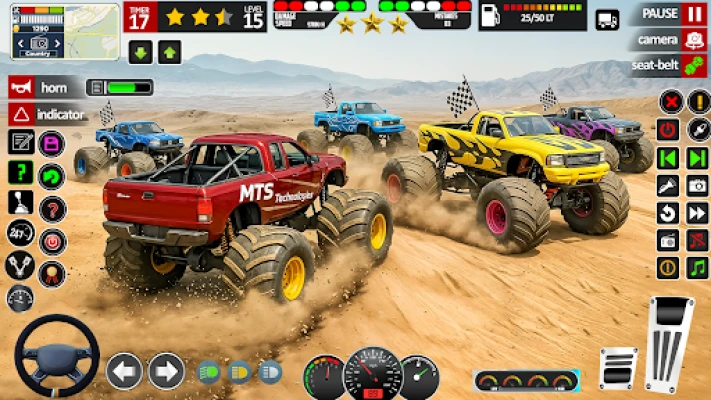Tap the right steering arrow button

(x=166, y=371)
